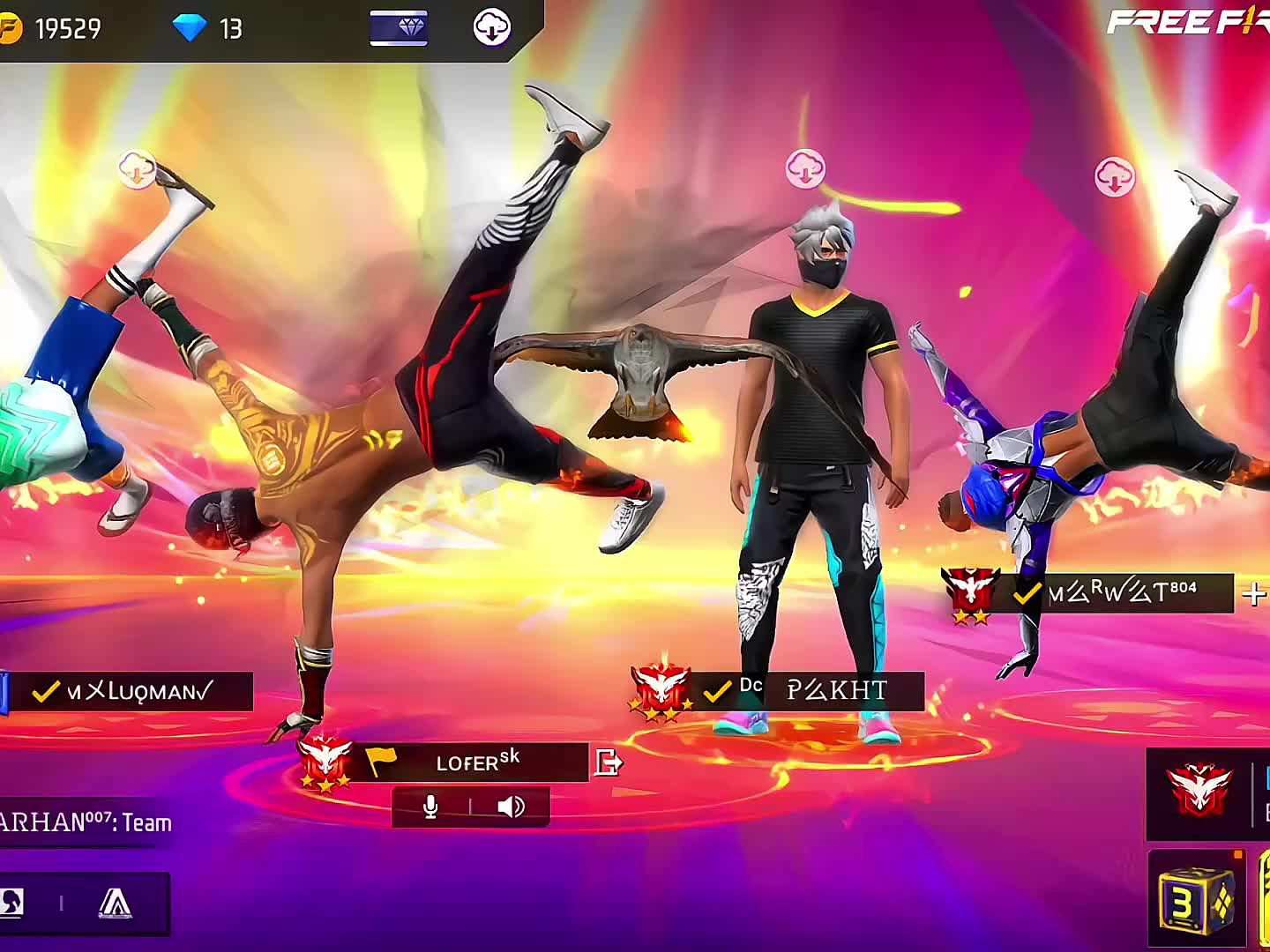
Task: Open the dice box showing number 3
Action: (1195, 899)
